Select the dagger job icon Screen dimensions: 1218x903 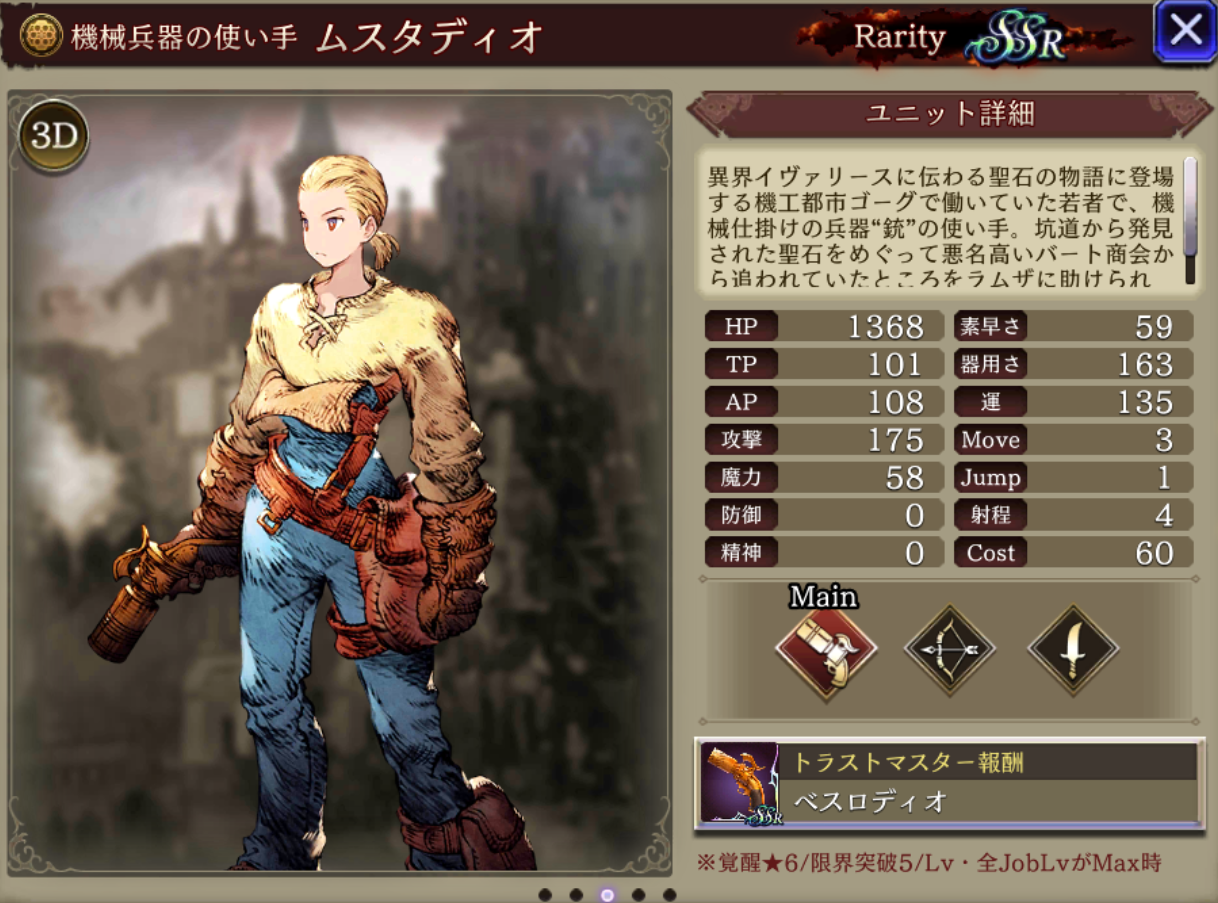click(1073, 651)
